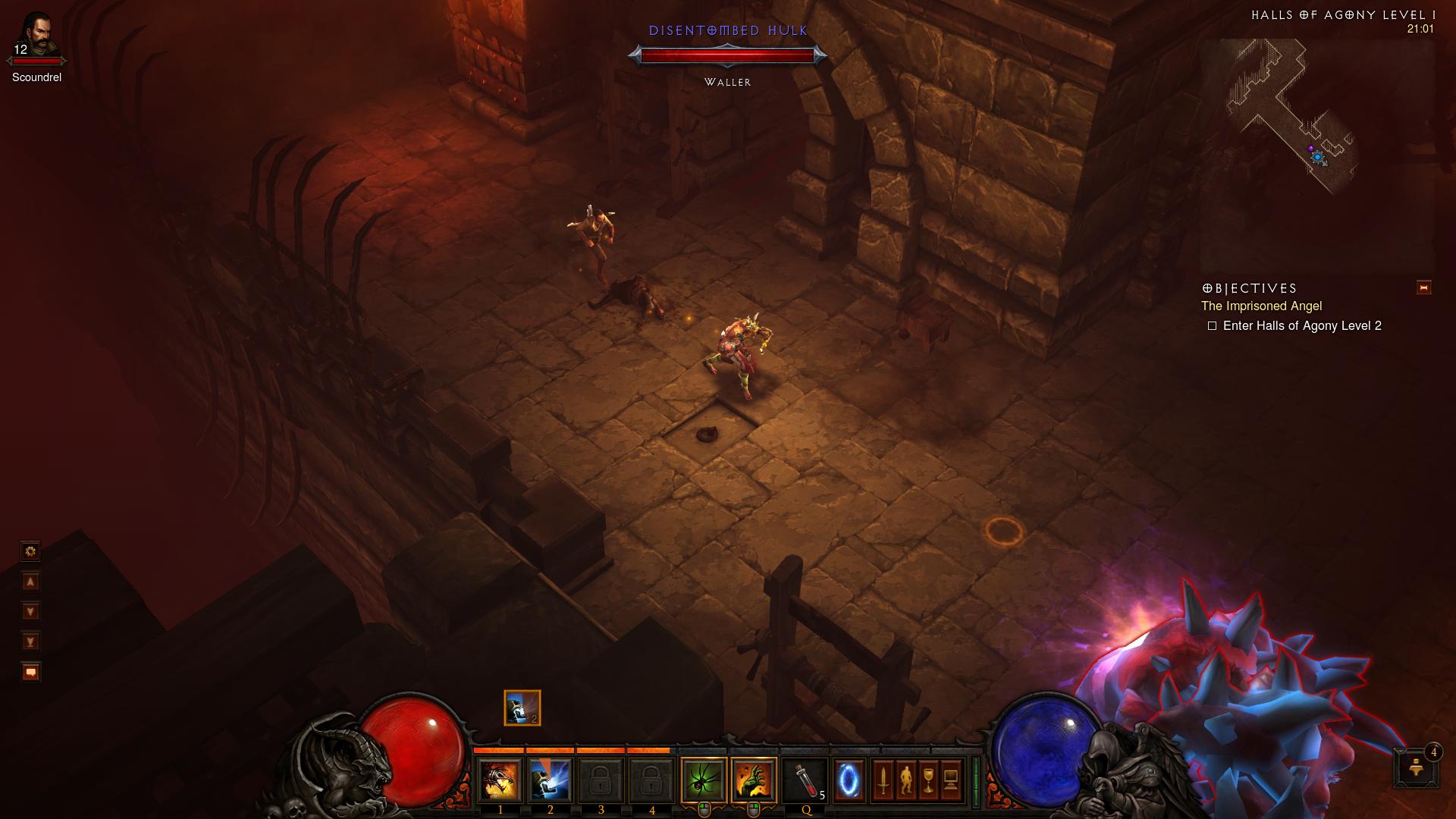This screenshot has width=1456, height=819.
Task: Open the notification button showing 4
Action: 1416,767
